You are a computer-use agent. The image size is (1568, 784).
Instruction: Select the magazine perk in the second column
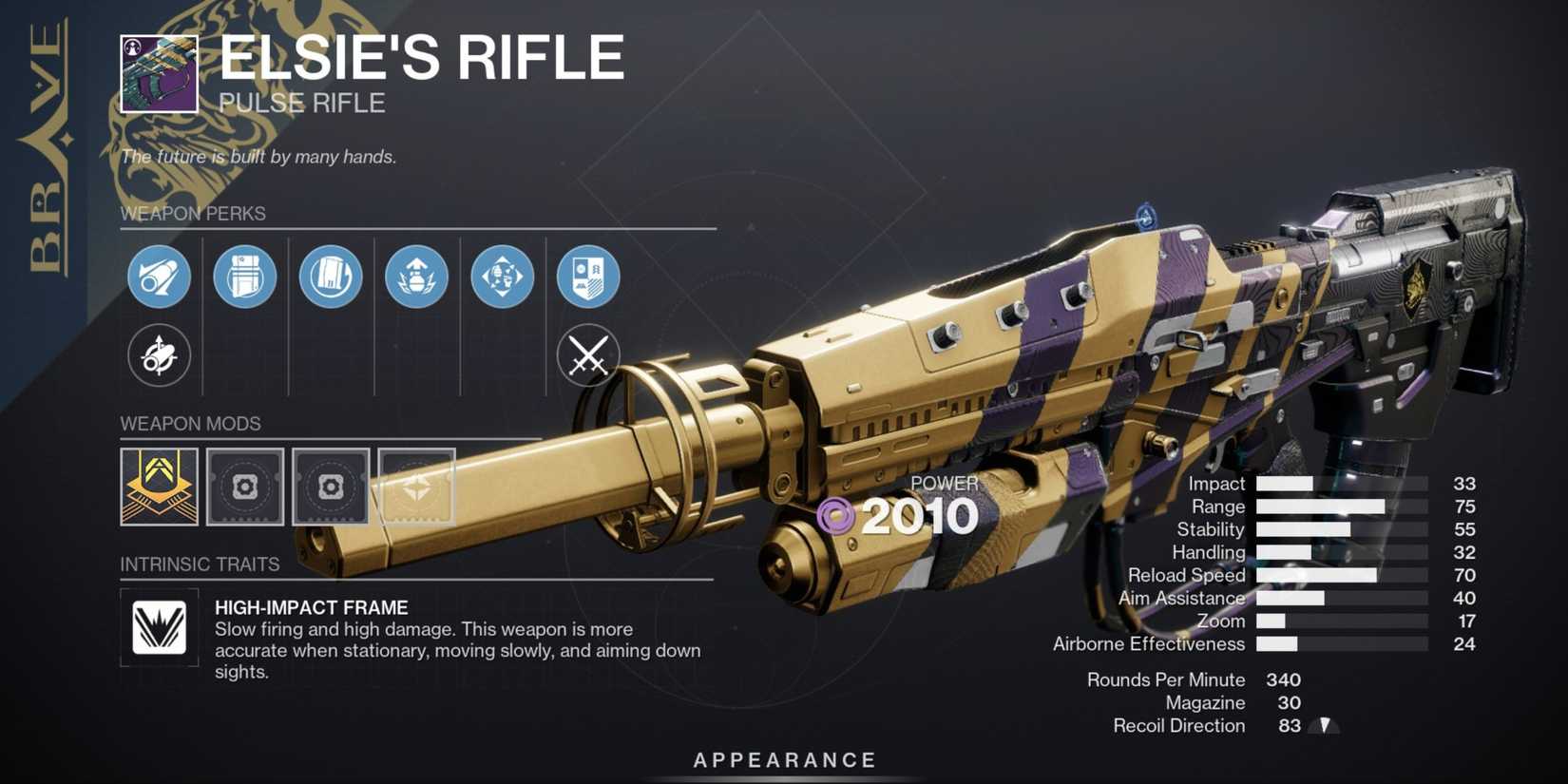tap(245, 277)
